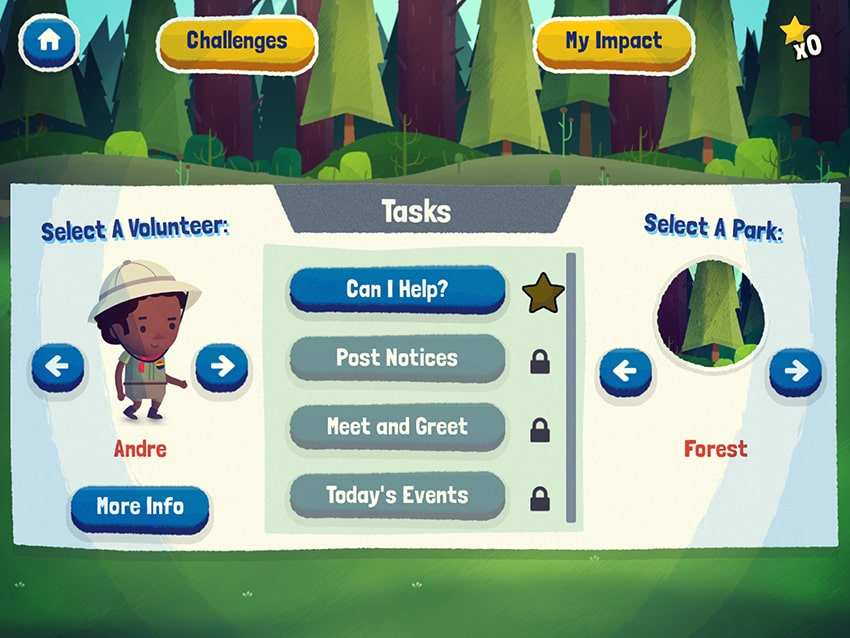Open the My Impact screen

click(x=613, y=42)
